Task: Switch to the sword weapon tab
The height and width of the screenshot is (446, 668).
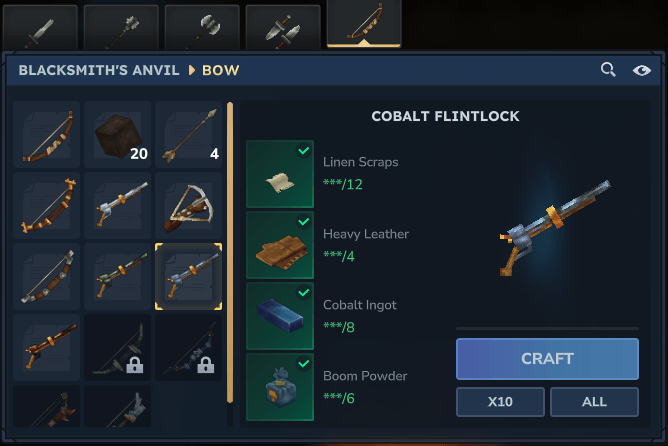Action: 40,28
